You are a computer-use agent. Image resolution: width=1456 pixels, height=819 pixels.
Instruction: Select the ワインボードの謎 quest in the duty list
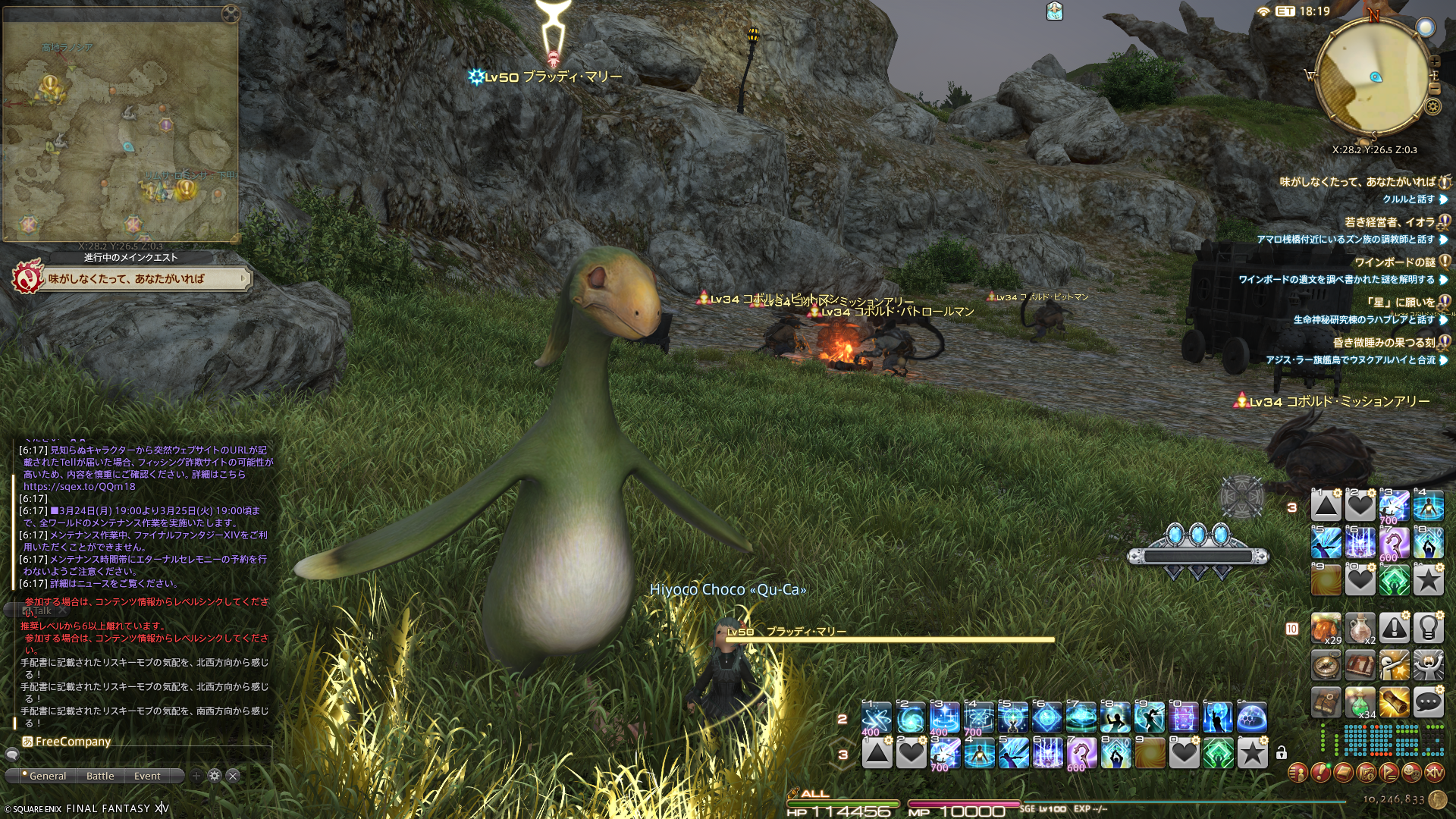coord(1394,262)
